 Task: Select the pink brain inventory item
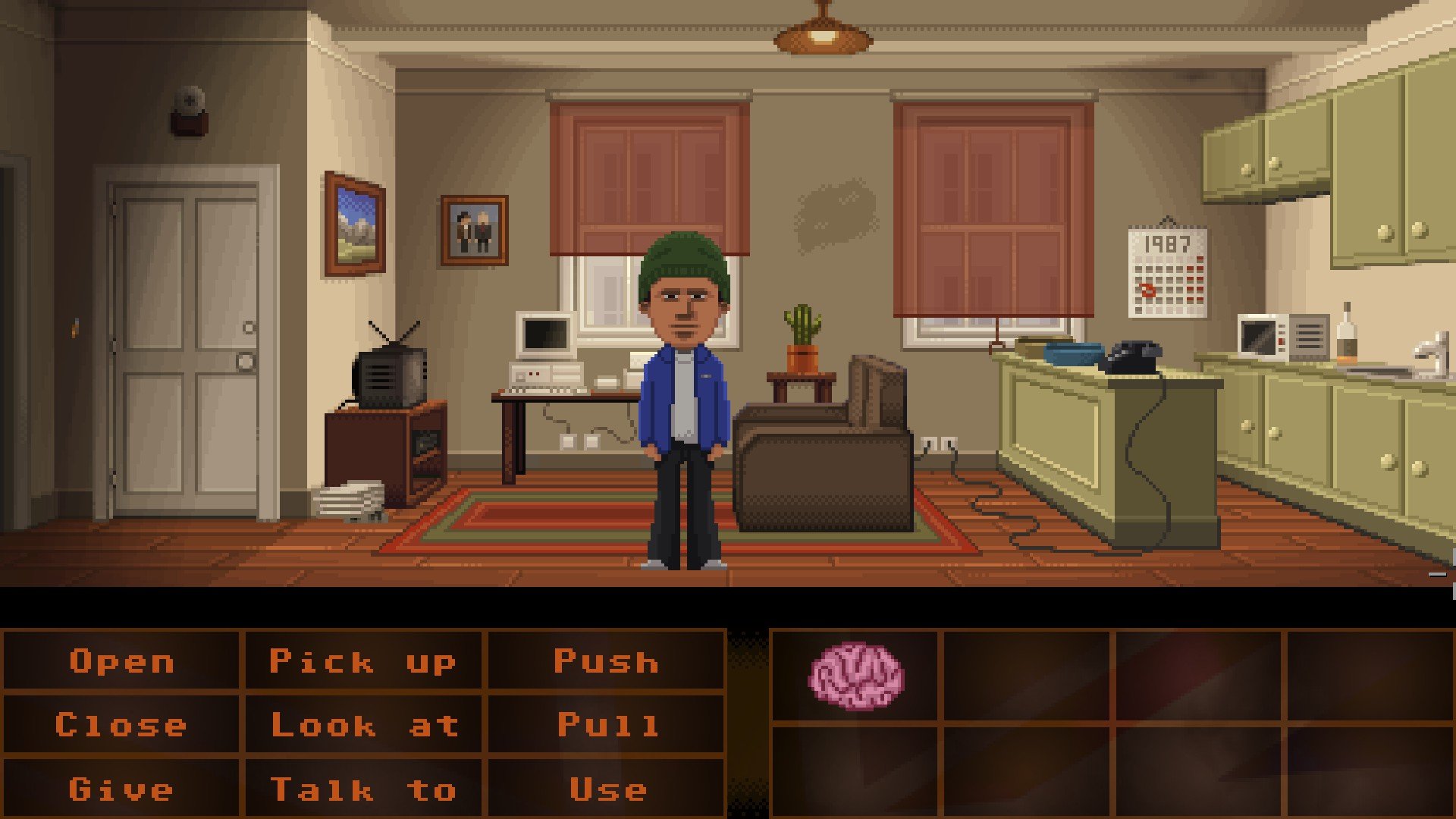coord(855,676)
